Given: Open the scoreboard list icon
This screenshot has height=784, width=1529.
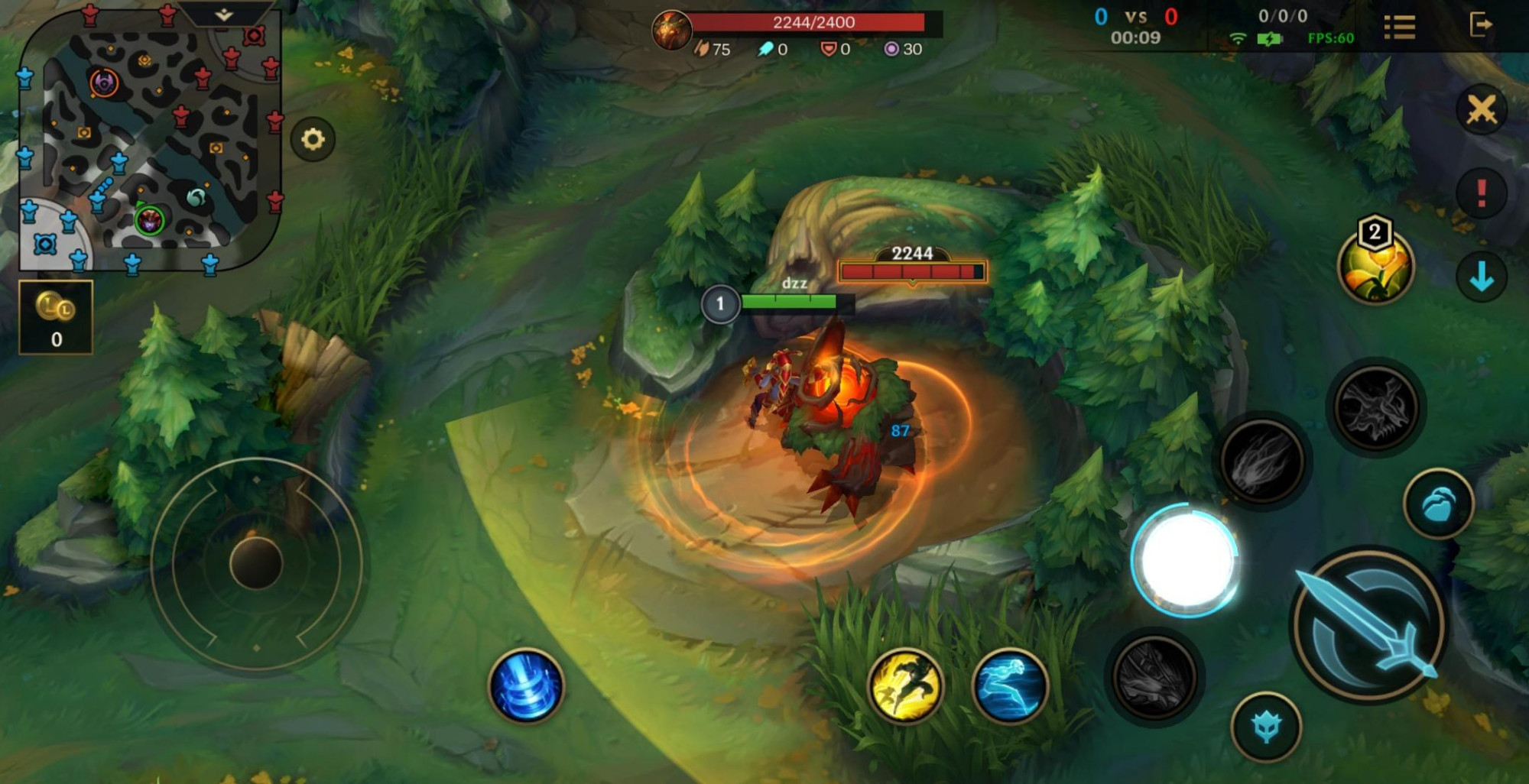Looking at the screenshot, I should click(1399, 28).
